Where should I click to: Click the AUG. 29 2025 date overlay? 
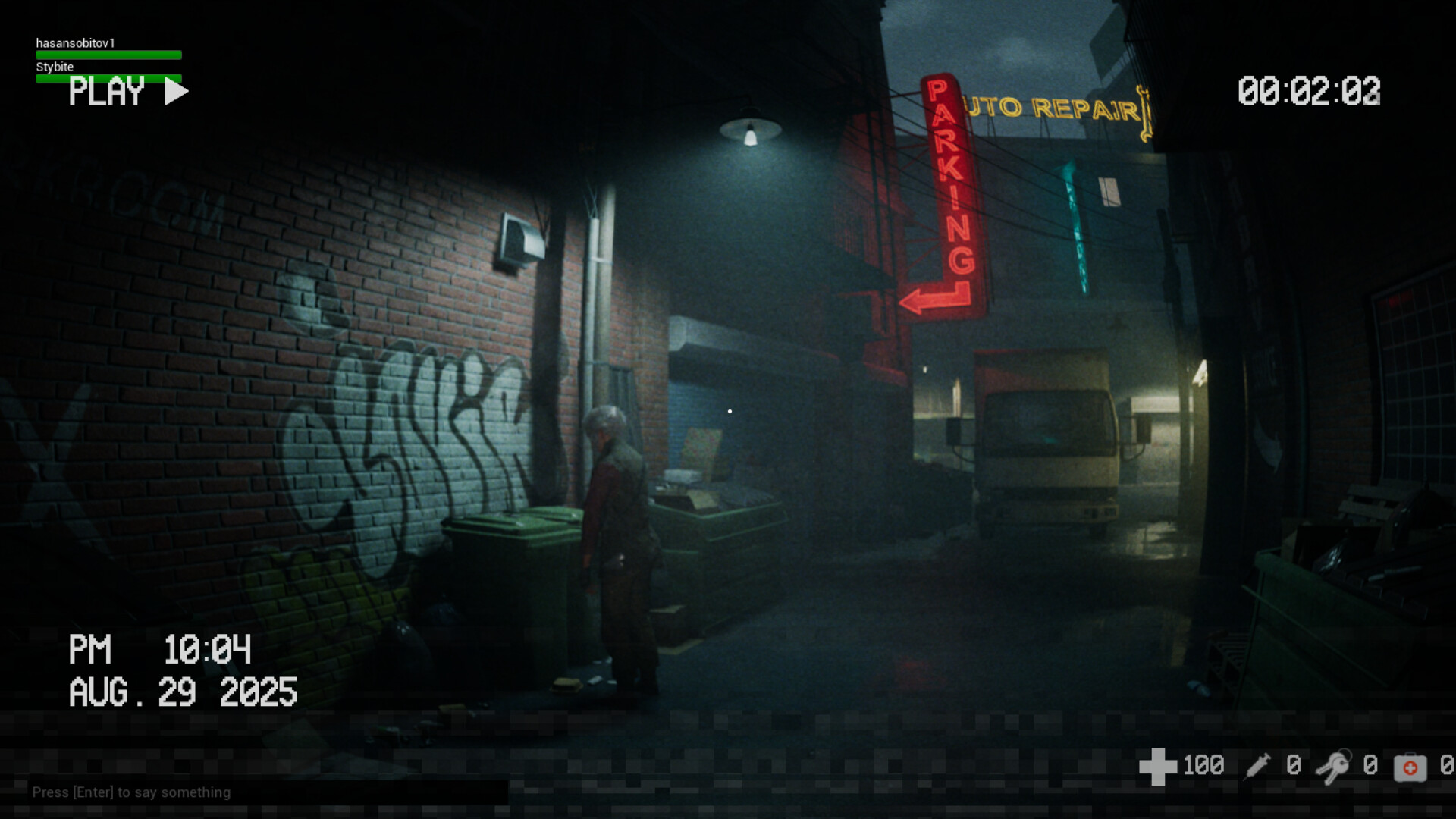(x=182, y=691)
